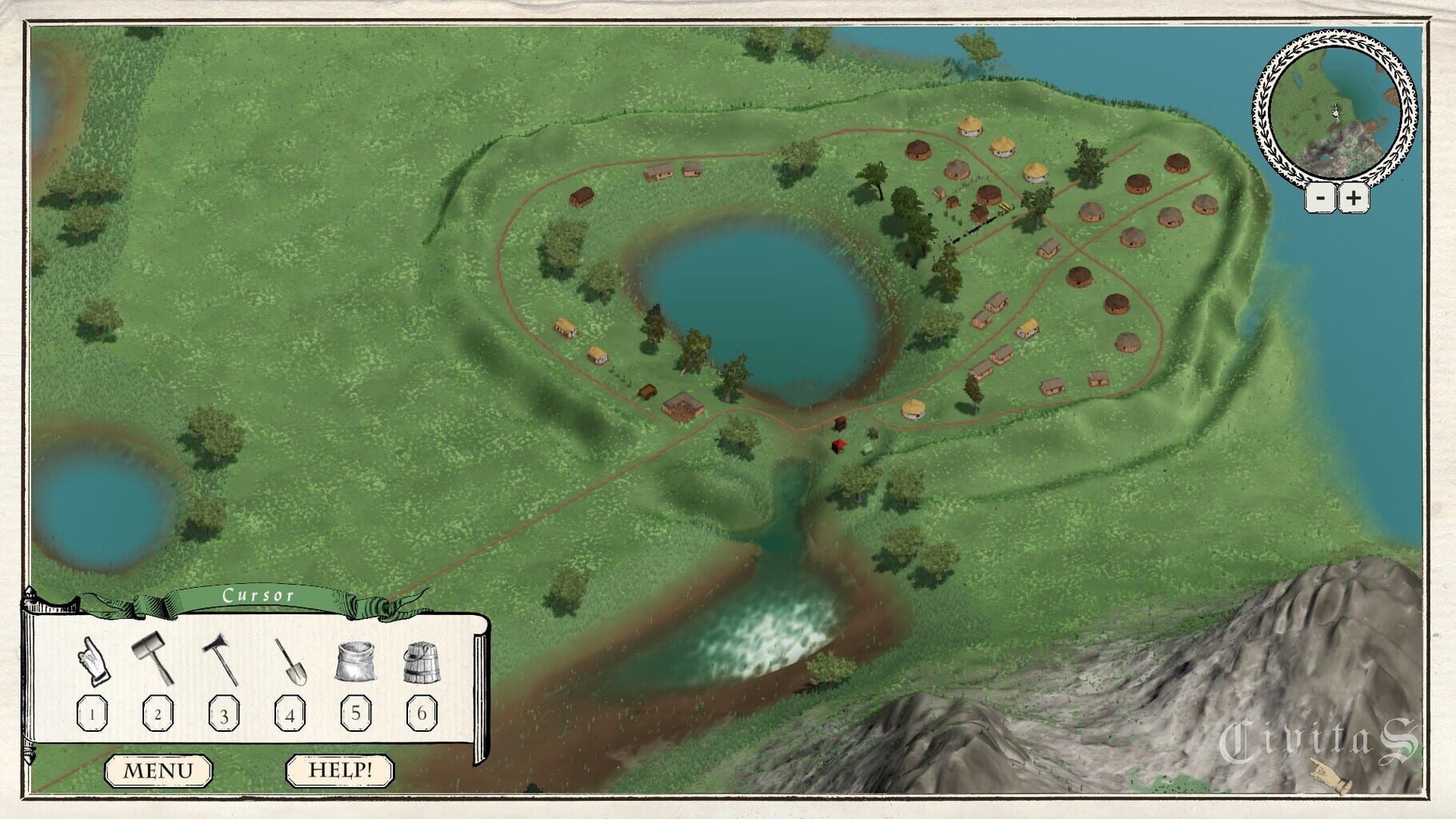This screenshot has height=819, width=1456.
Task: Zoom out the minimap with minus
Action: pyautogui.click(x=1322, y=198)
